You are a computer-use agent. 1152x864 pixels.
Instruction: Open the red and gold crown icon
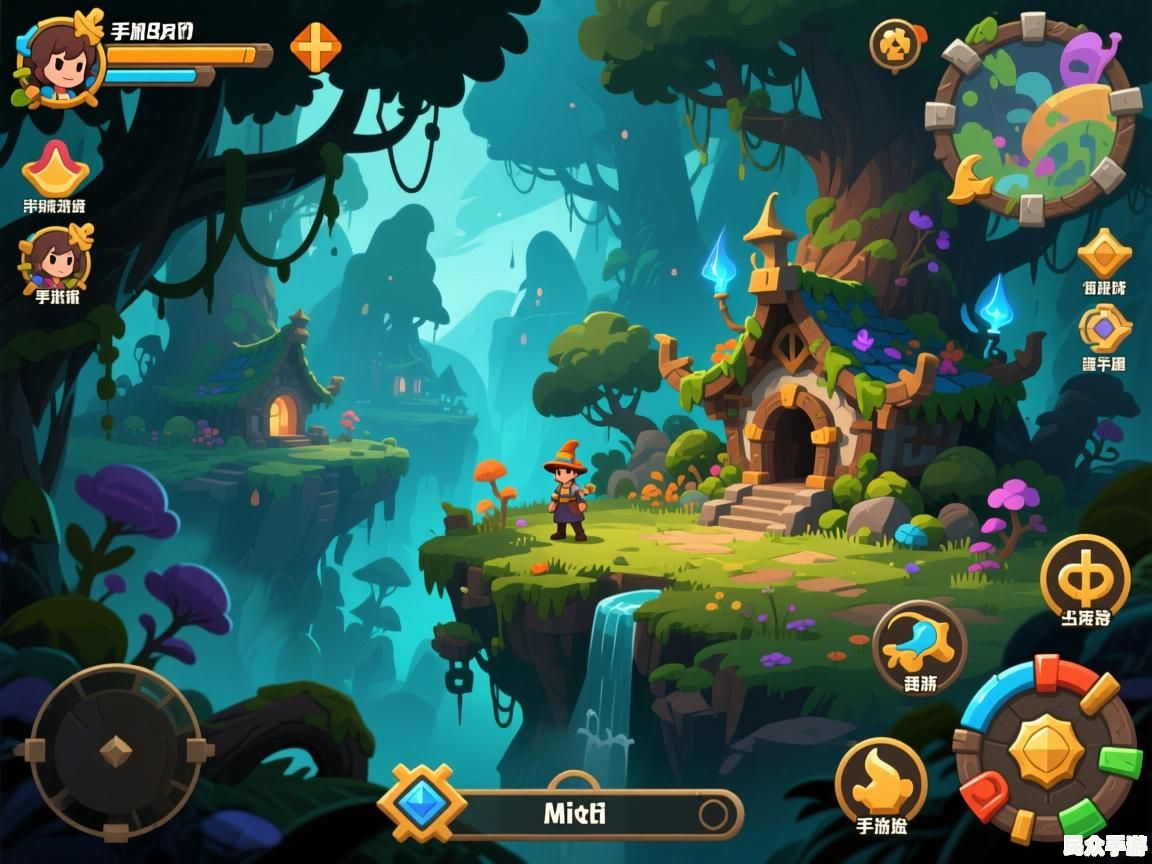coord(56,169)
